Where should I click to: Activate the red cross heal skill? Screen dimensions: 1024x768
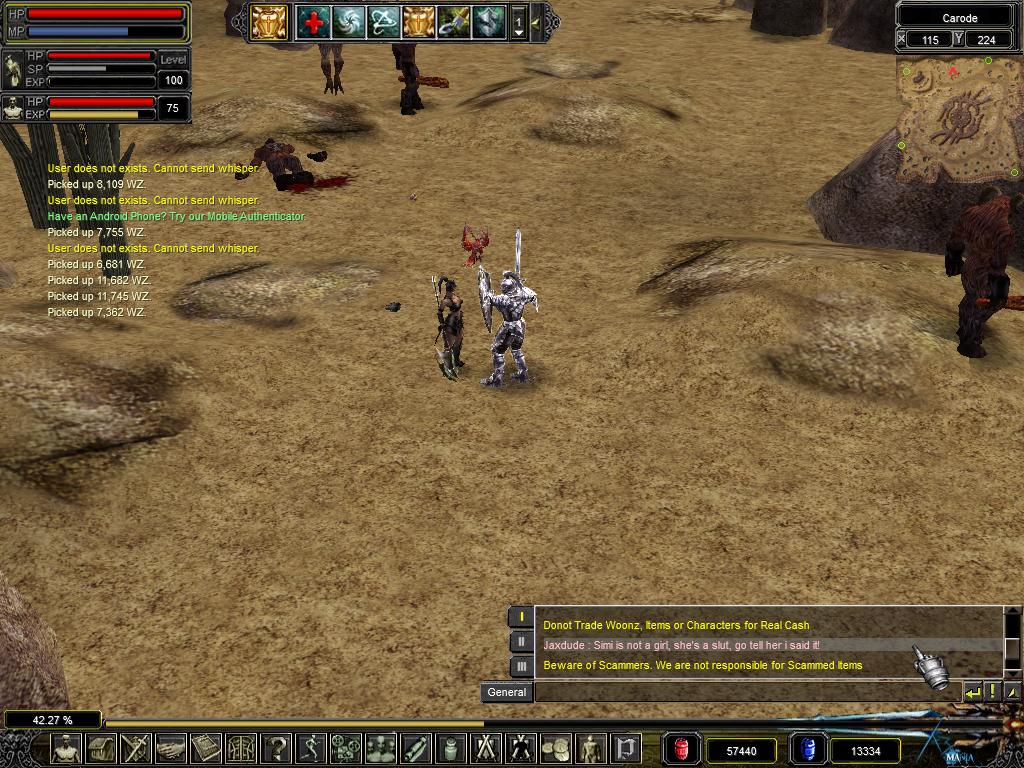(x=313, y=22)
